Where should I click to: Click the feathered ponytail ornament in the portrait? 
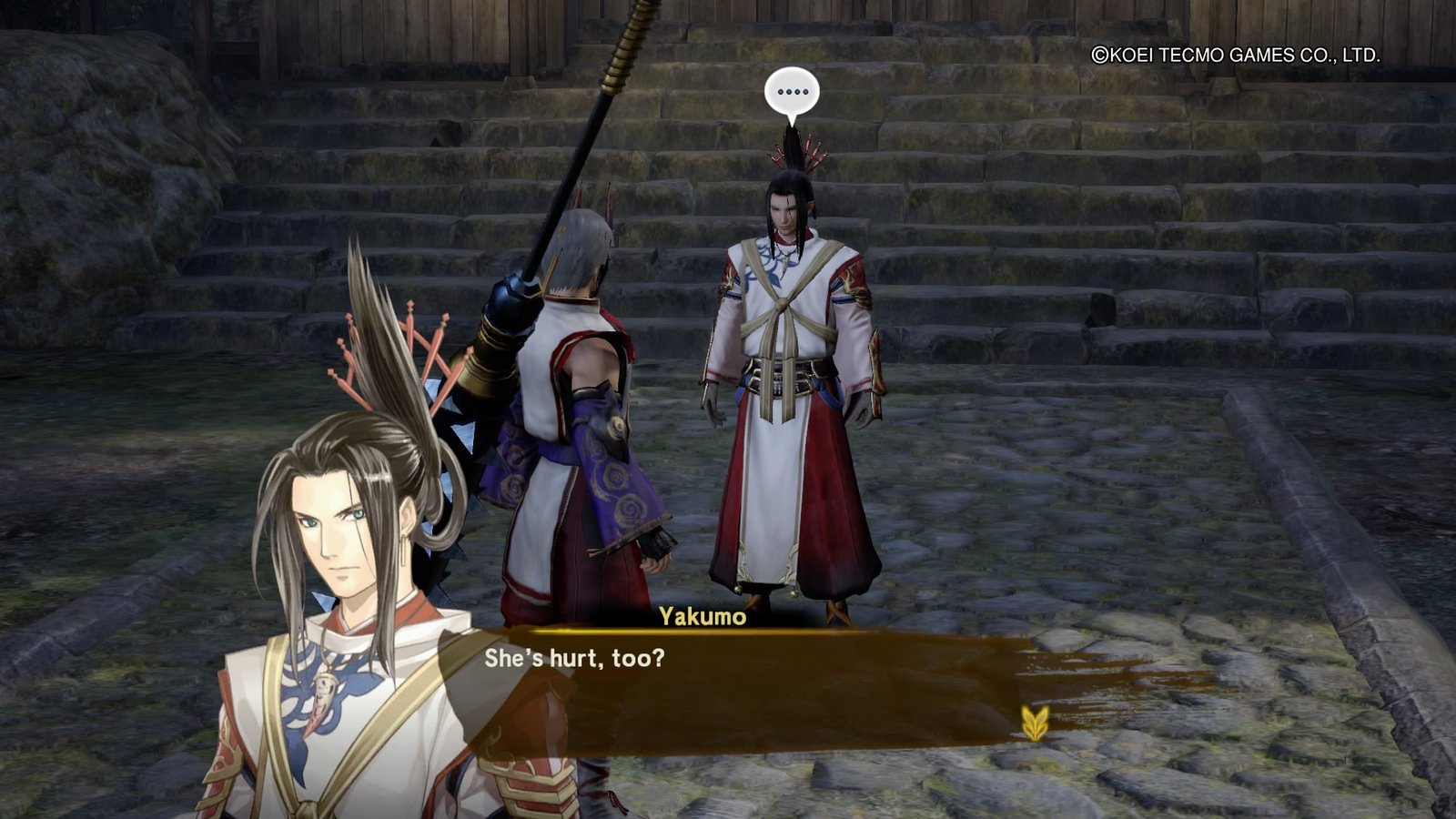click(382, 355)
